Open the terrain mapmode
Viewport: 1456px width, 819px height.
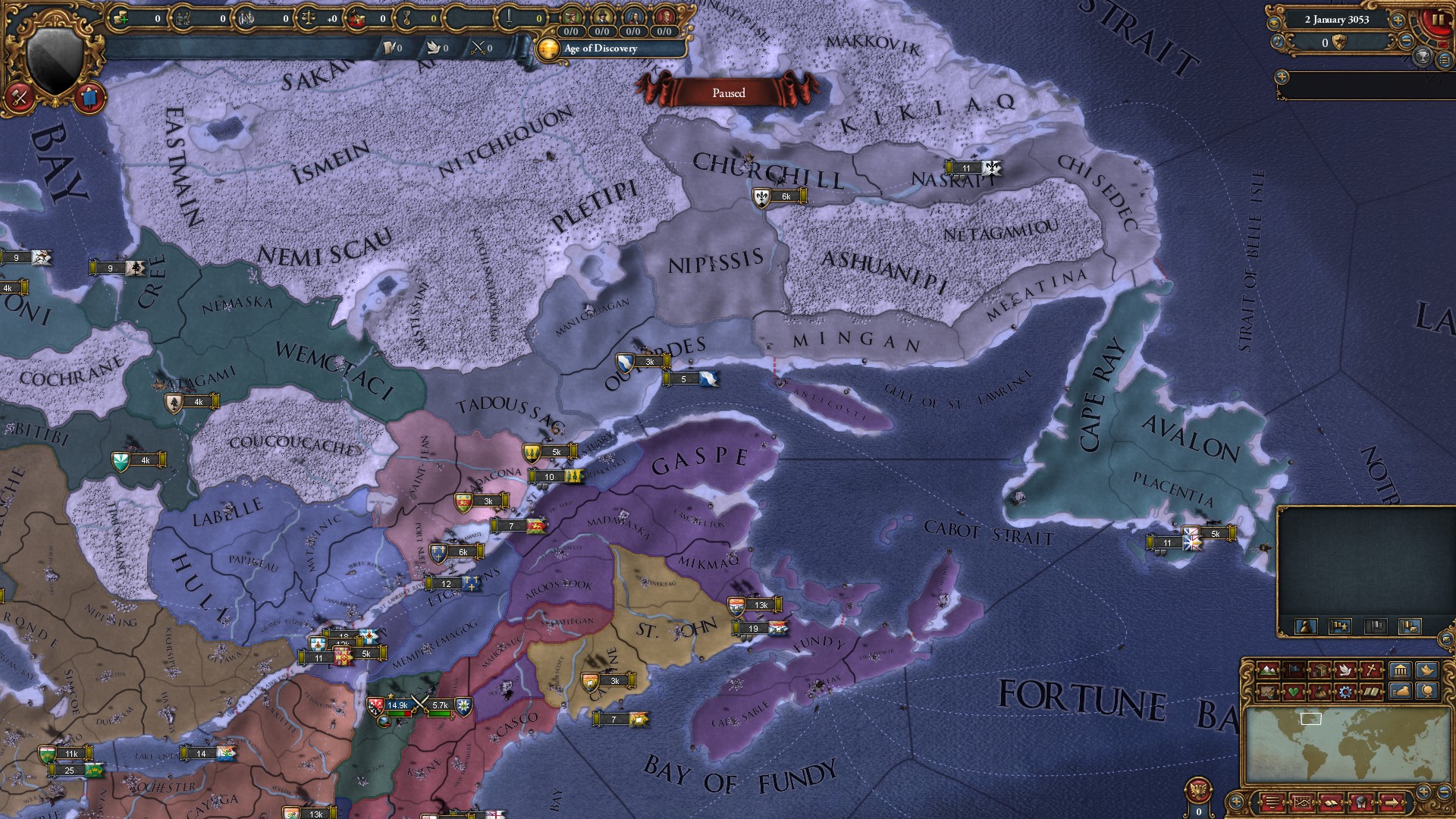(x=1268, y=671)
